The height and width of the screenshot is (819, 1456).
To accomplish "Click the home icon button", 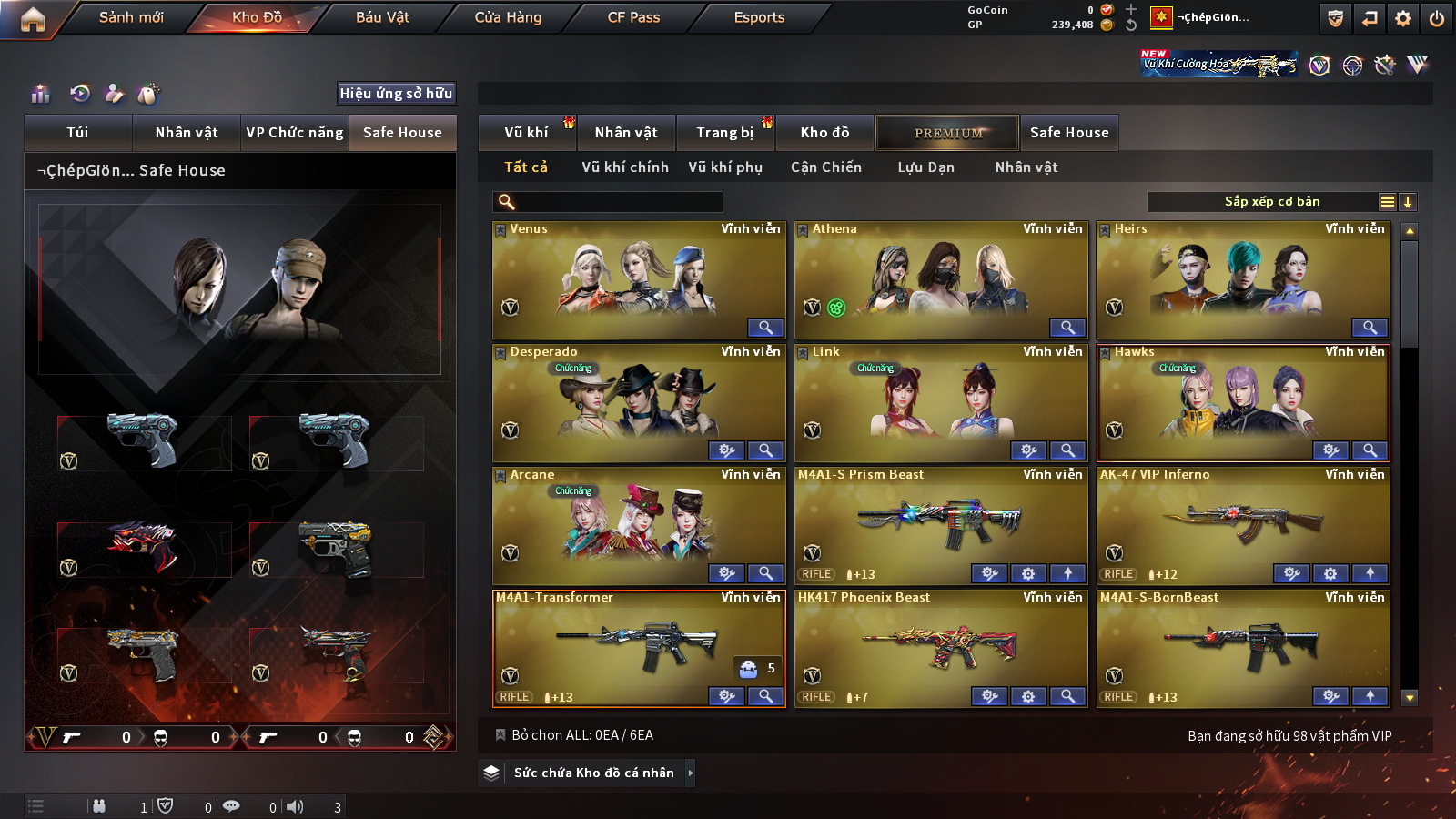I will 33,19.
